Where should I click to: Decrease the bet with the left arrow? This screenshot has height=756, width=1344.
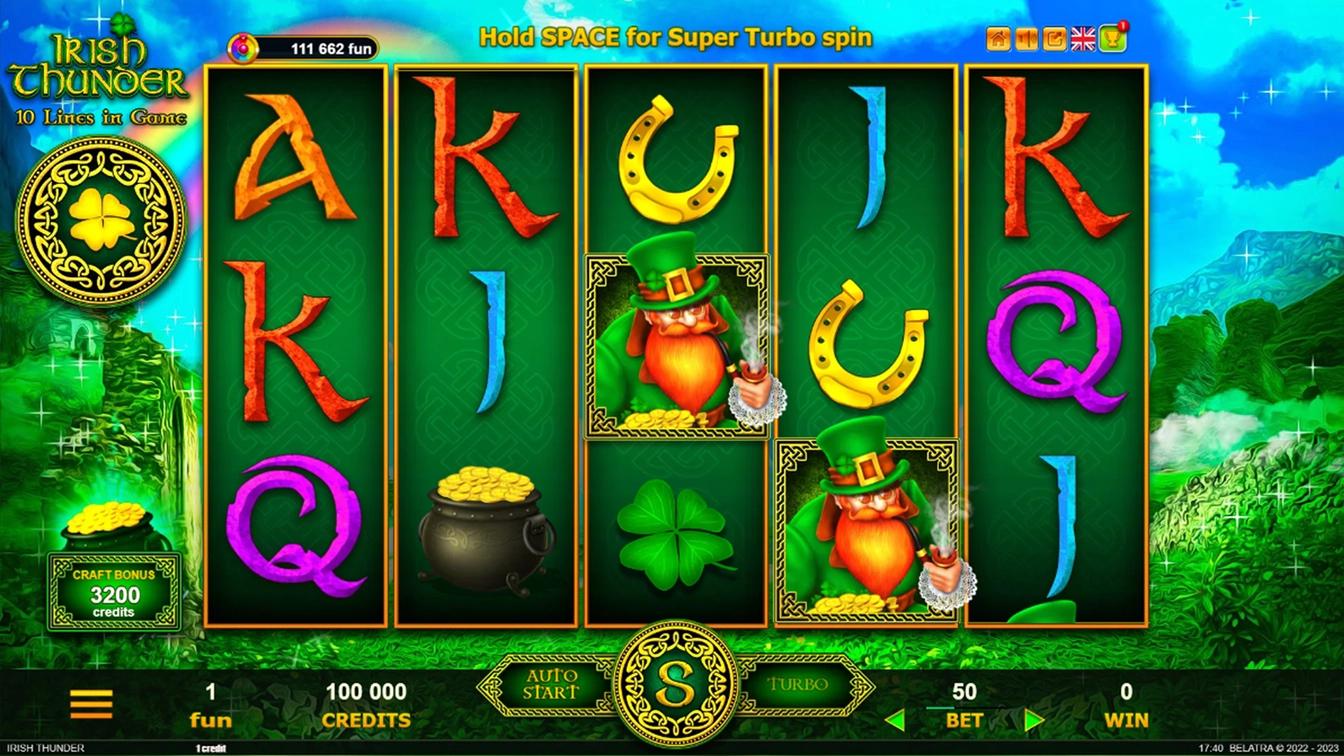[x=895, y=720]
